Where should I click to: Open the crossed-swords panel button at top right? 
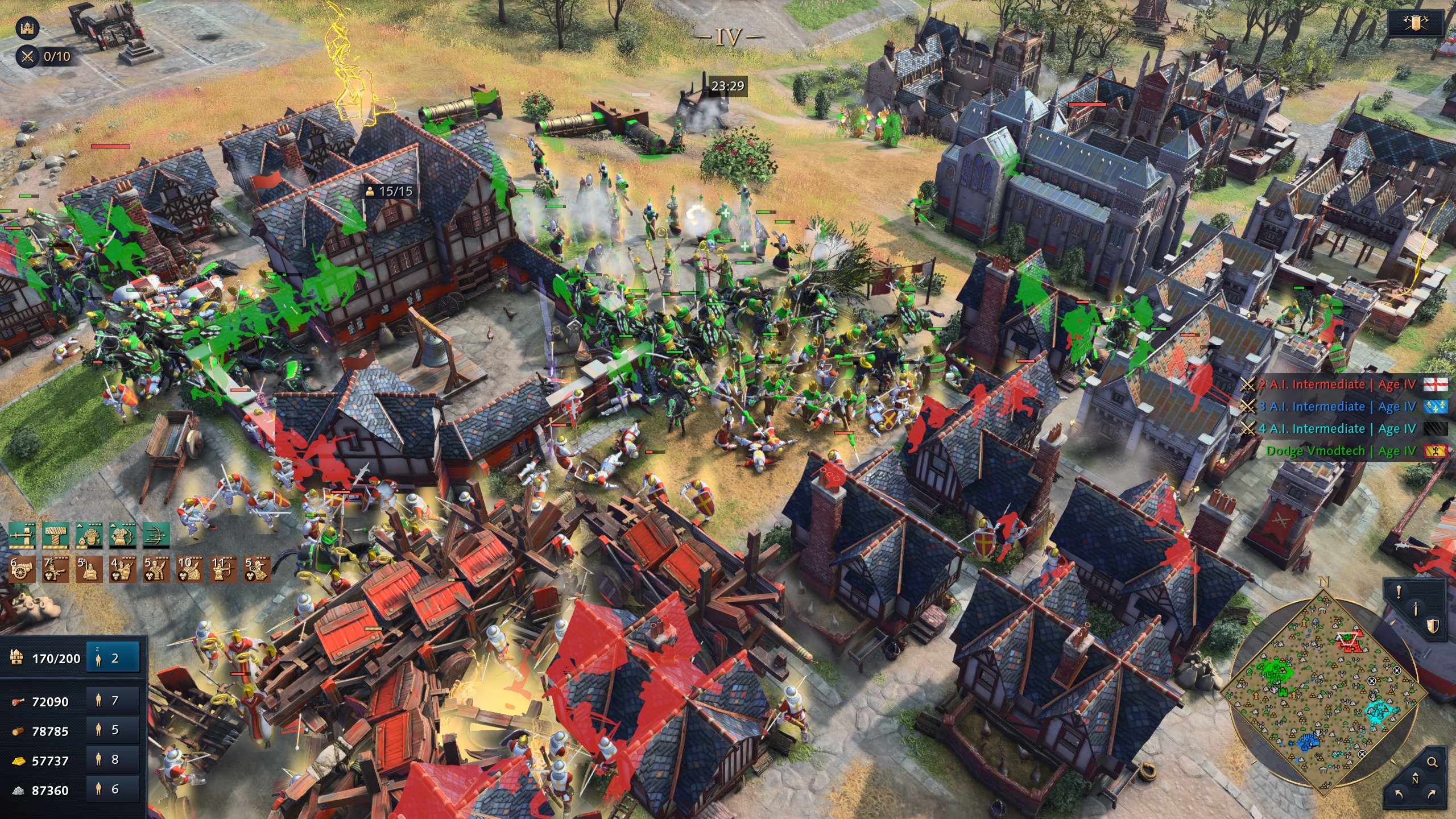point(1416,23)
